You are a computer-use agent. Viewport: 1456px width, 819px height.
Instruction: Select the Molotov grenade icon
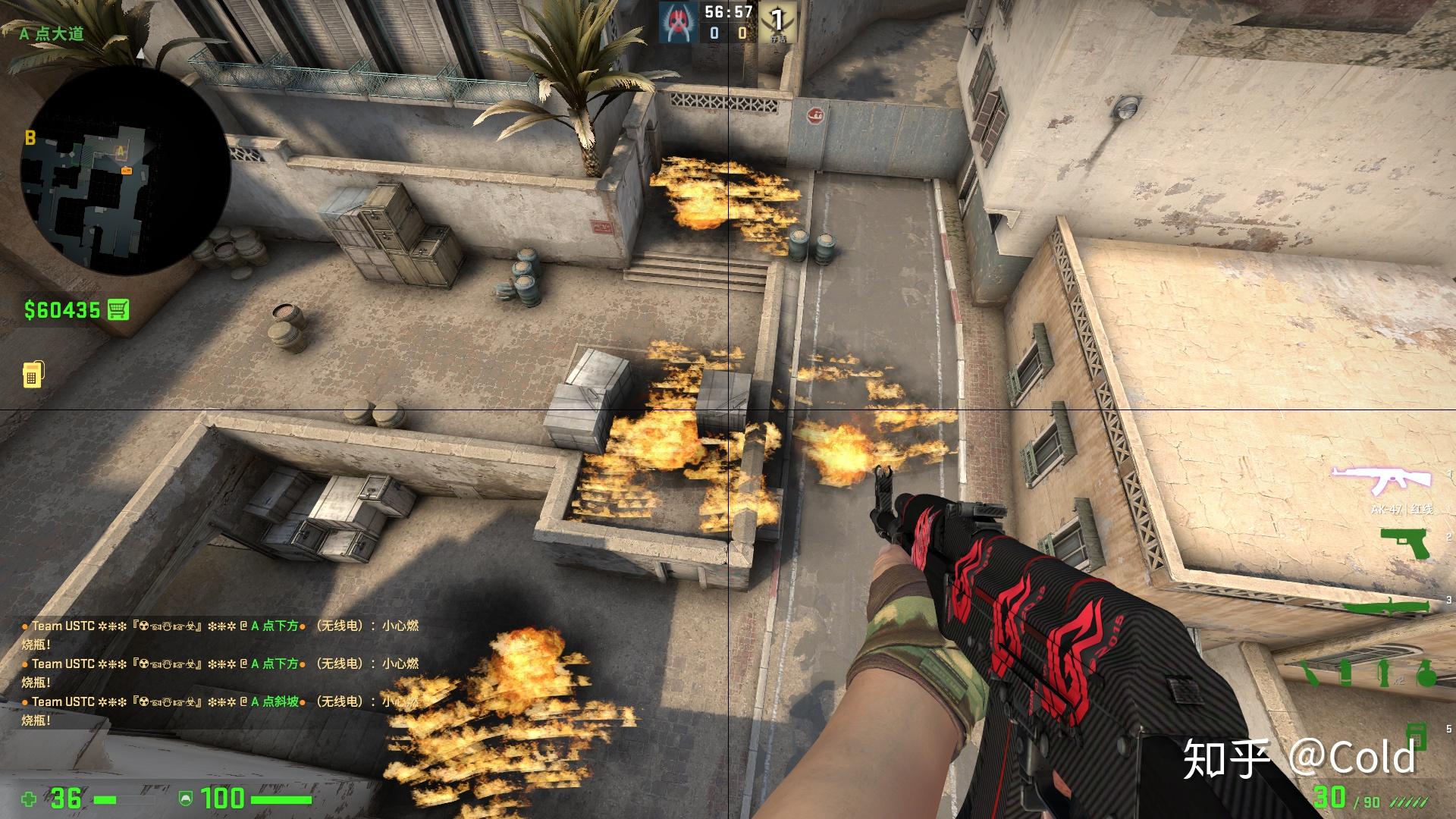click(1310, 673)
